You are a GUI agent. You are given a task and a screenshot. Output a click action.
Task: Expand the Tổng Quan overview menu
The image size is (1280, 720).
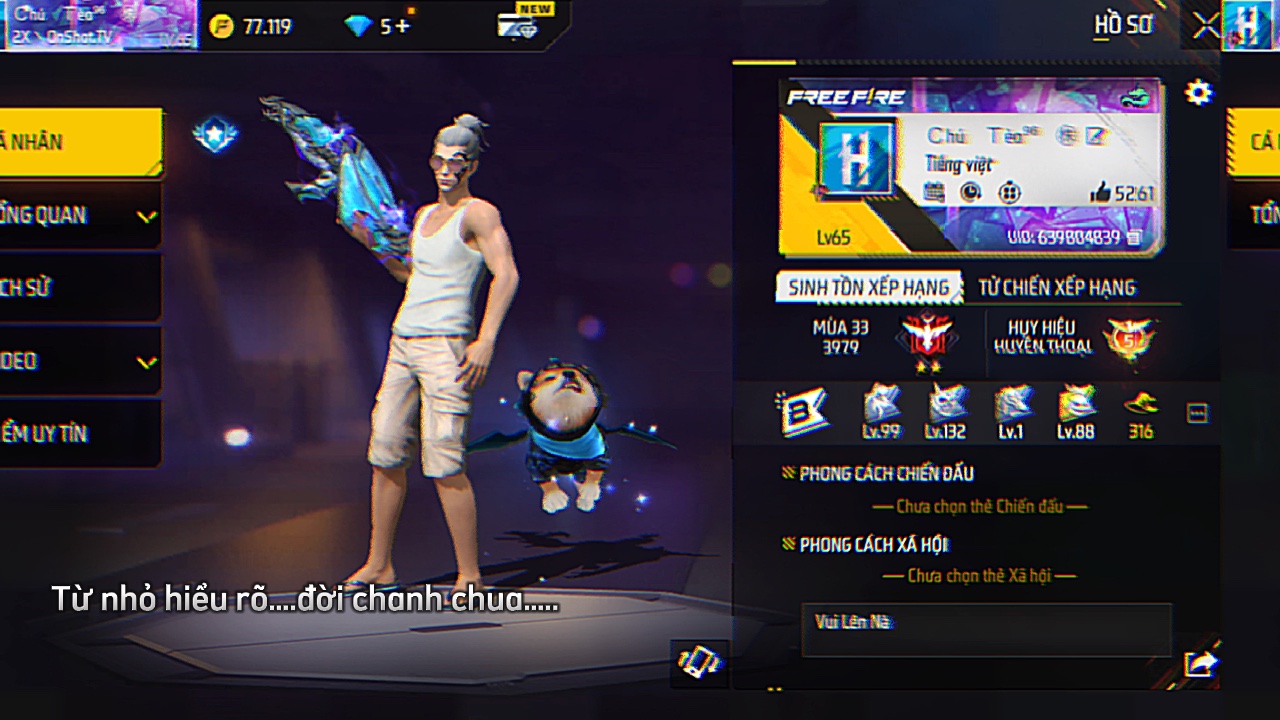coord(80,215)
